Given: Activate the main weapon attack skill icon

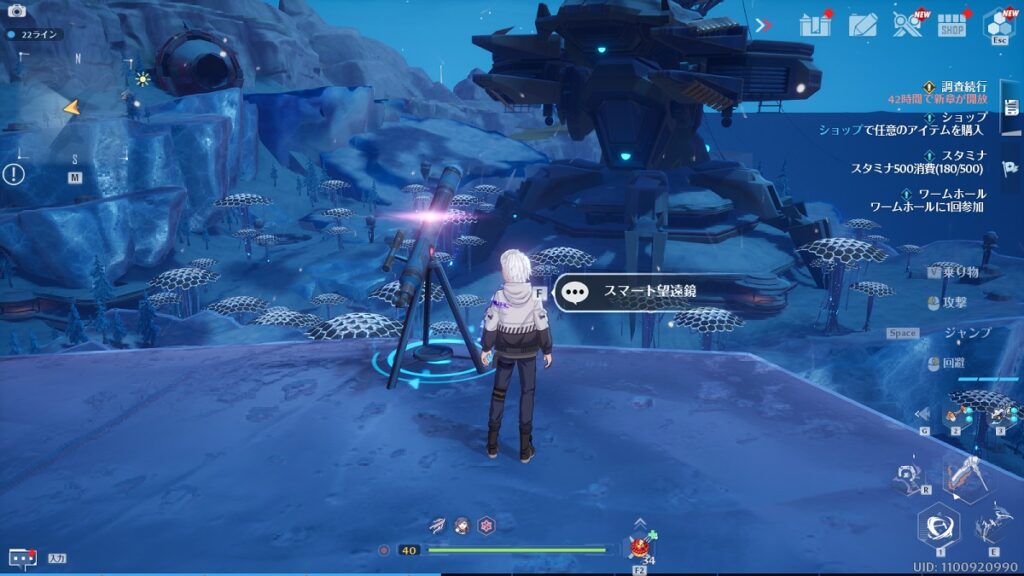Looking at the screenshot, I should [x=966, y=478].
